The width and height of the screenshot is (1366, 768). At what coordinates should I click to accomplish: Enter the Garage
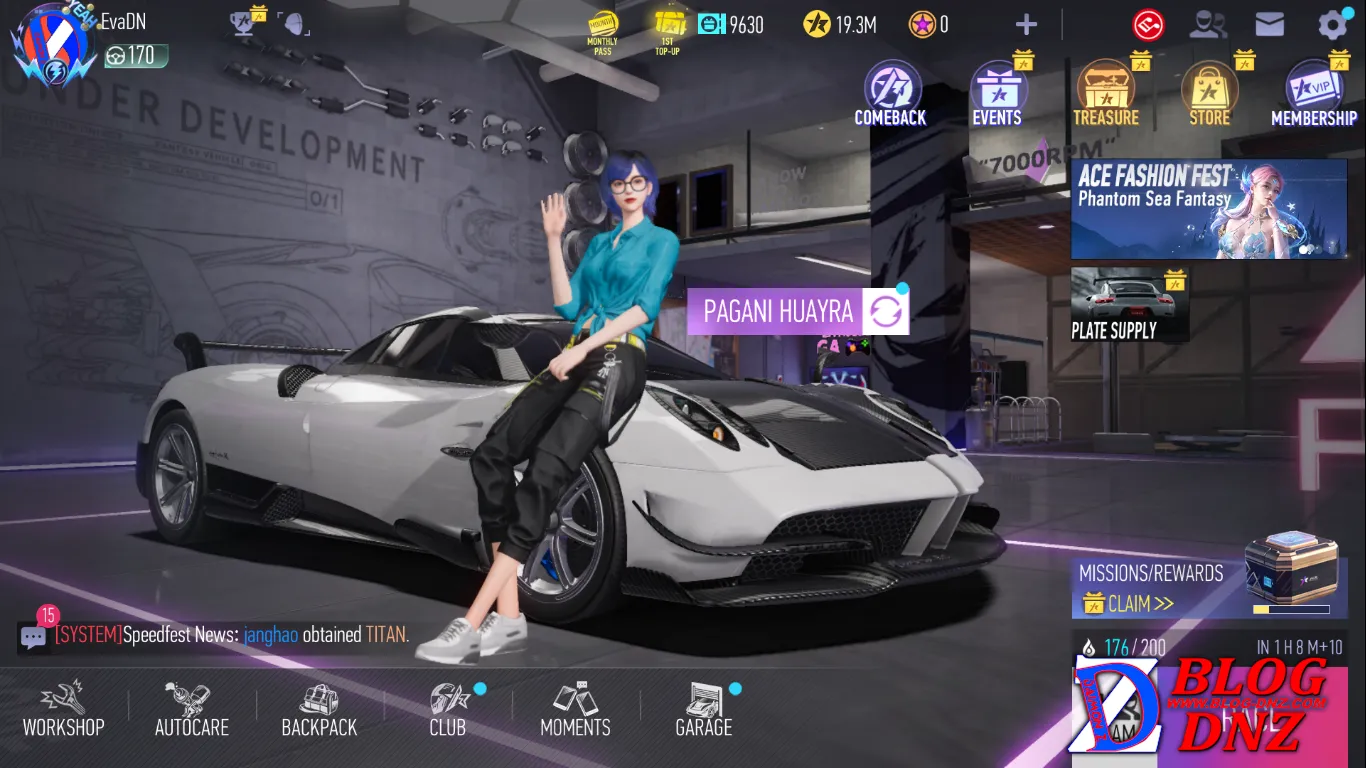pyautogui.click(x=704, y=709)
